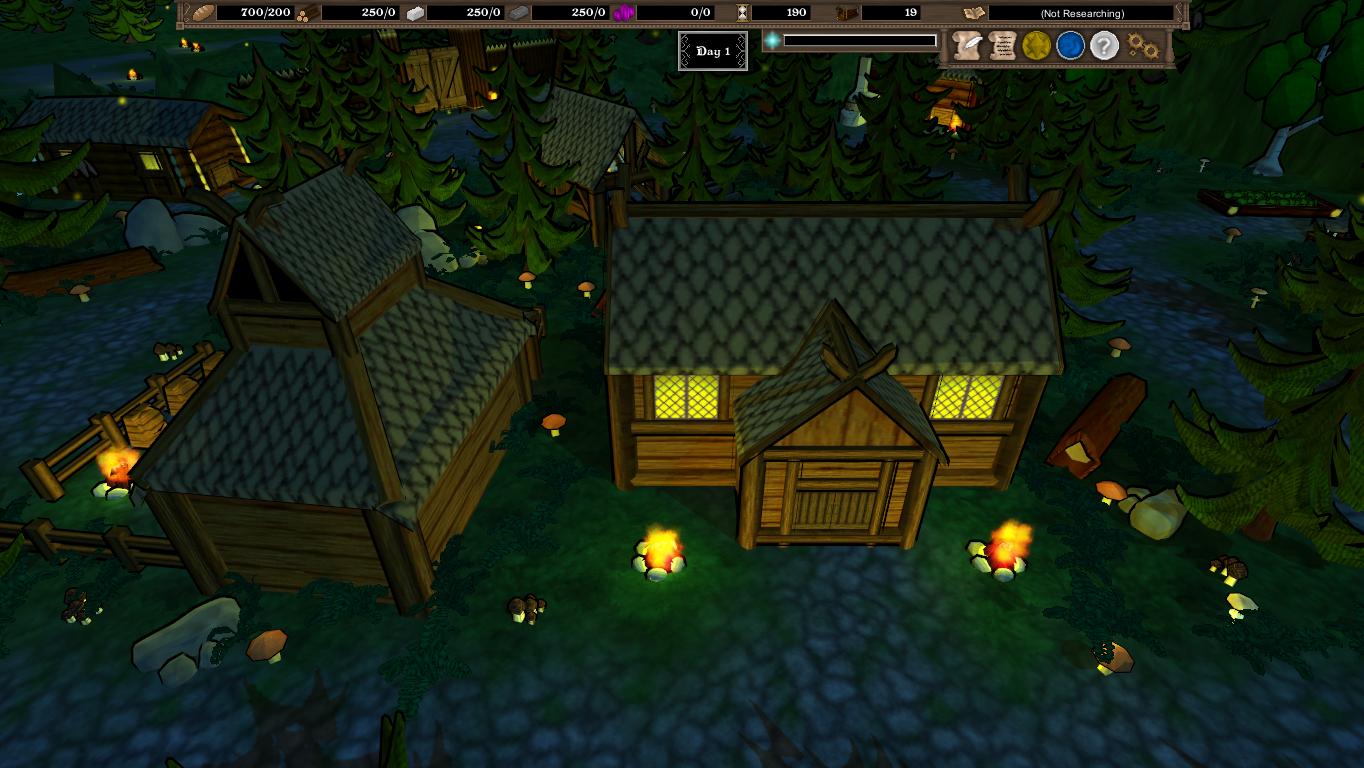Click the Day 1 indicator panel
The image size is (1364, 768).
pyautogui.click(x=713, y=51)
